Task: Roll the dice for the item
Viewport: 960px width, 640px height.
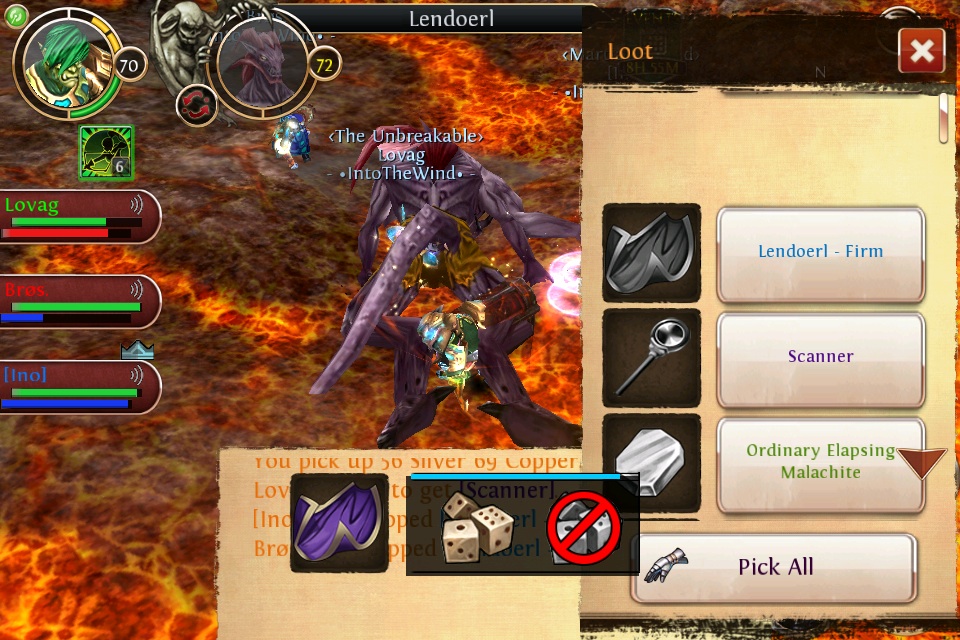Action: [x=478, y=527]
